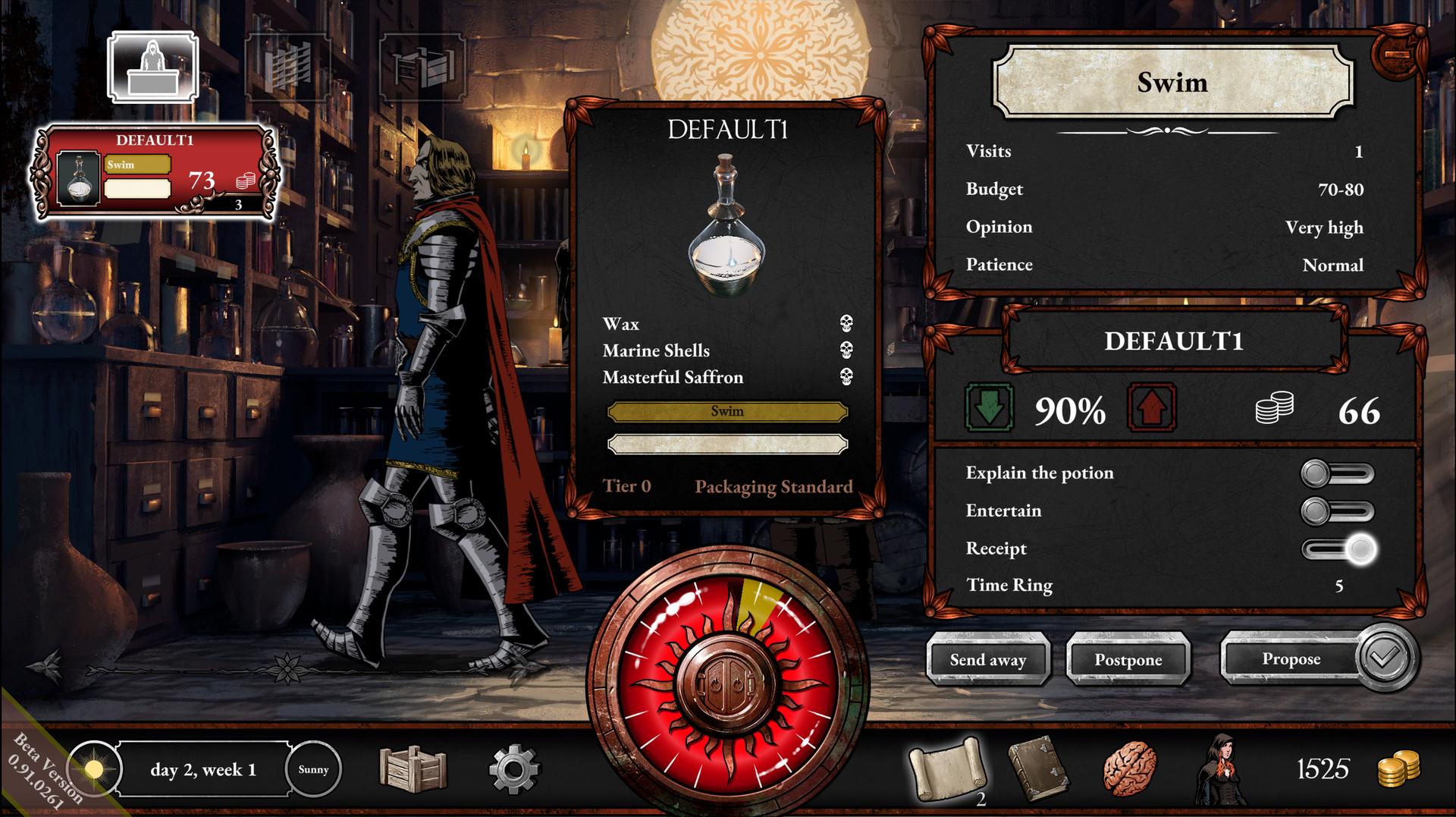Viewport: 1456px width, 817px height.
Task: Click the Postpone button
Action: point(1128,660)
